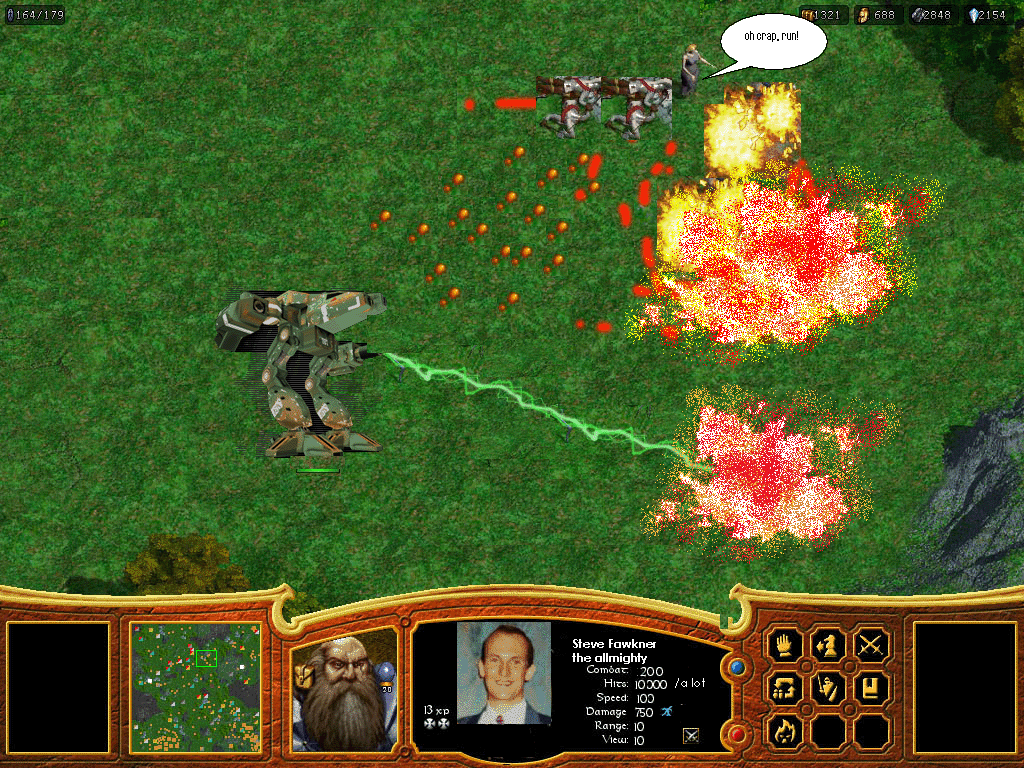
Task: Open the spellbook command
Action: pos(872,688)
